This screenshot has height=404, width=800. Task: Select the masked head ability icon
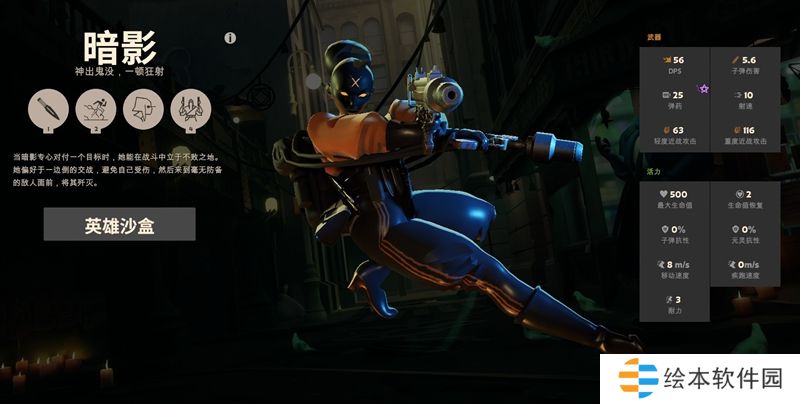click(143, 108)
